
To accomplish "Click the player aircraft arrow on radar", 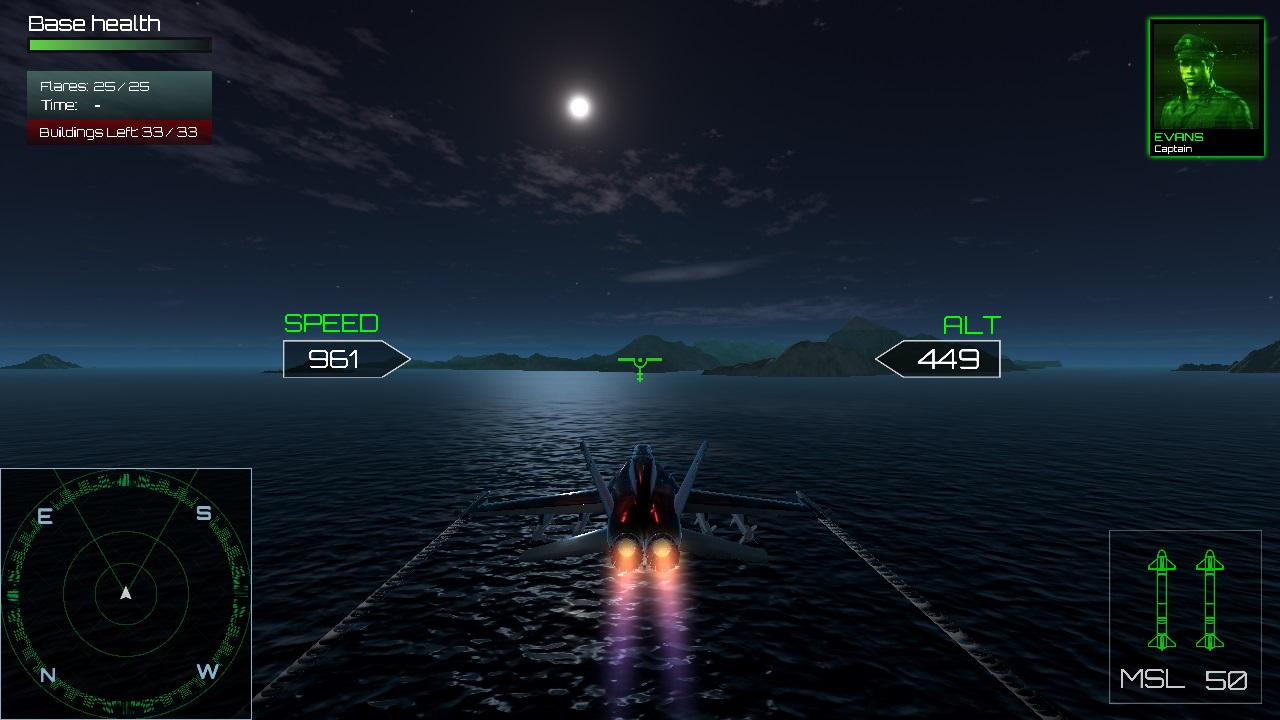I will tap(124, 592).
